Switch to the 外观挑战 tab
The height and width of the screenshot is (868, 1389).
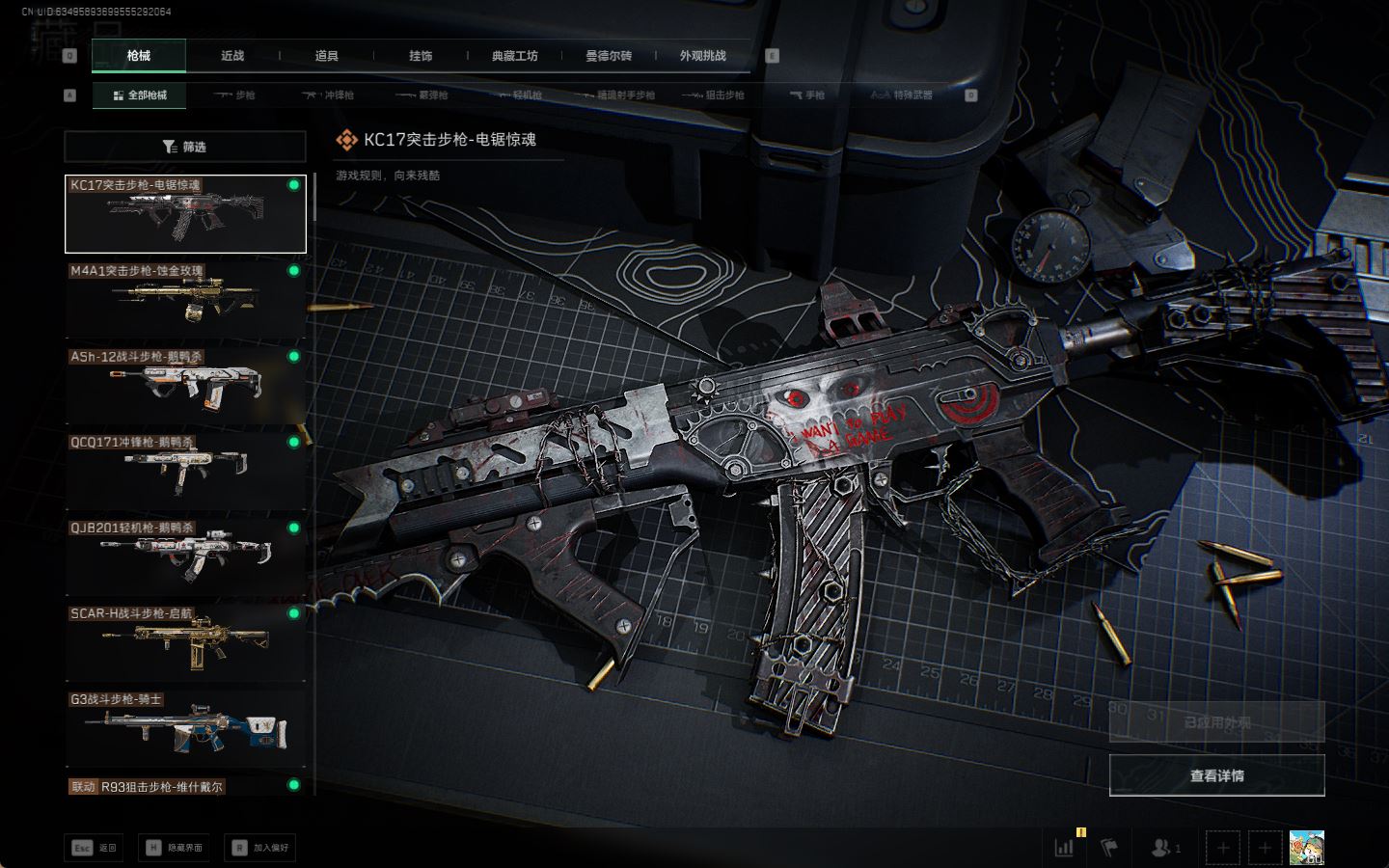click(702, 56)
